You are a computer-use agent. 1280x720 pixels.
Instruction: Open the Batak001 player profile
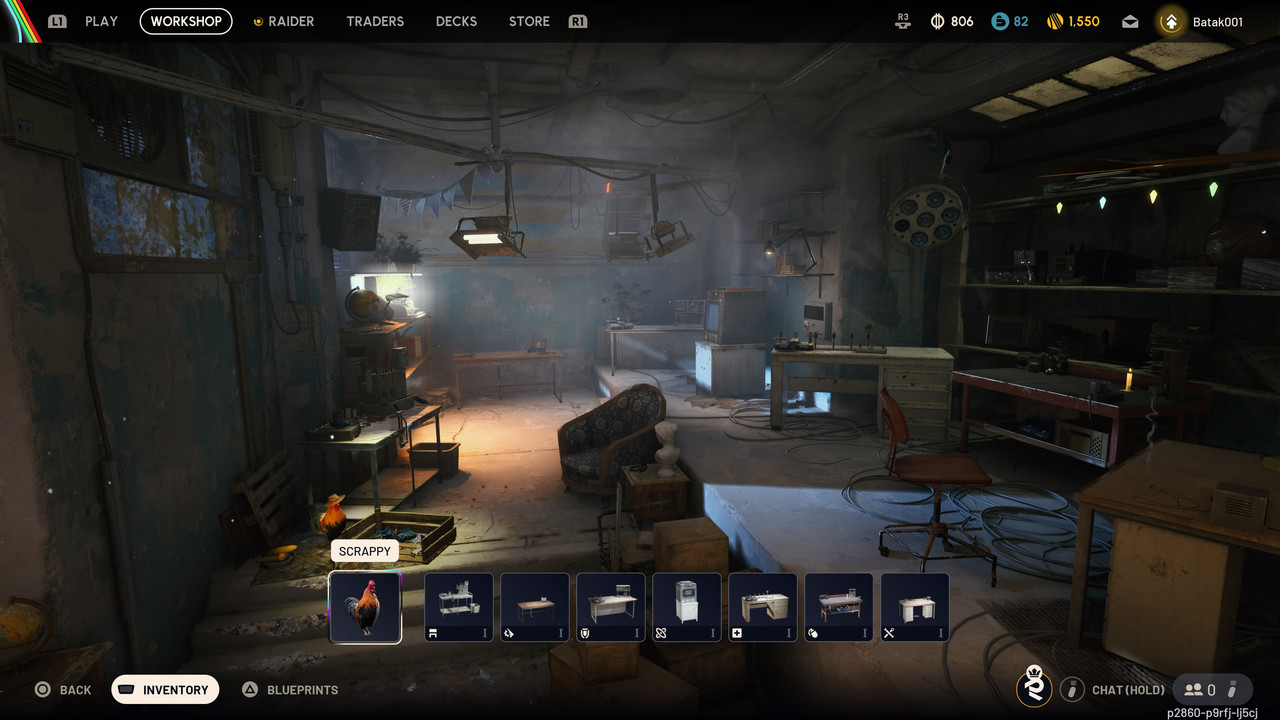click(1205, 21)
